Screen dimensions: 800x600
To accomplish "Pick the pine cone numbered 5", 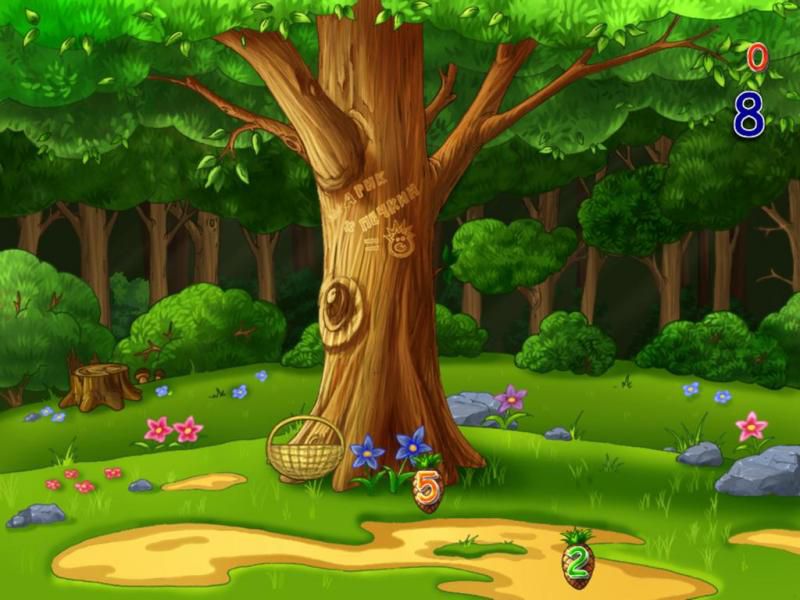I will (x=427, y=489).
